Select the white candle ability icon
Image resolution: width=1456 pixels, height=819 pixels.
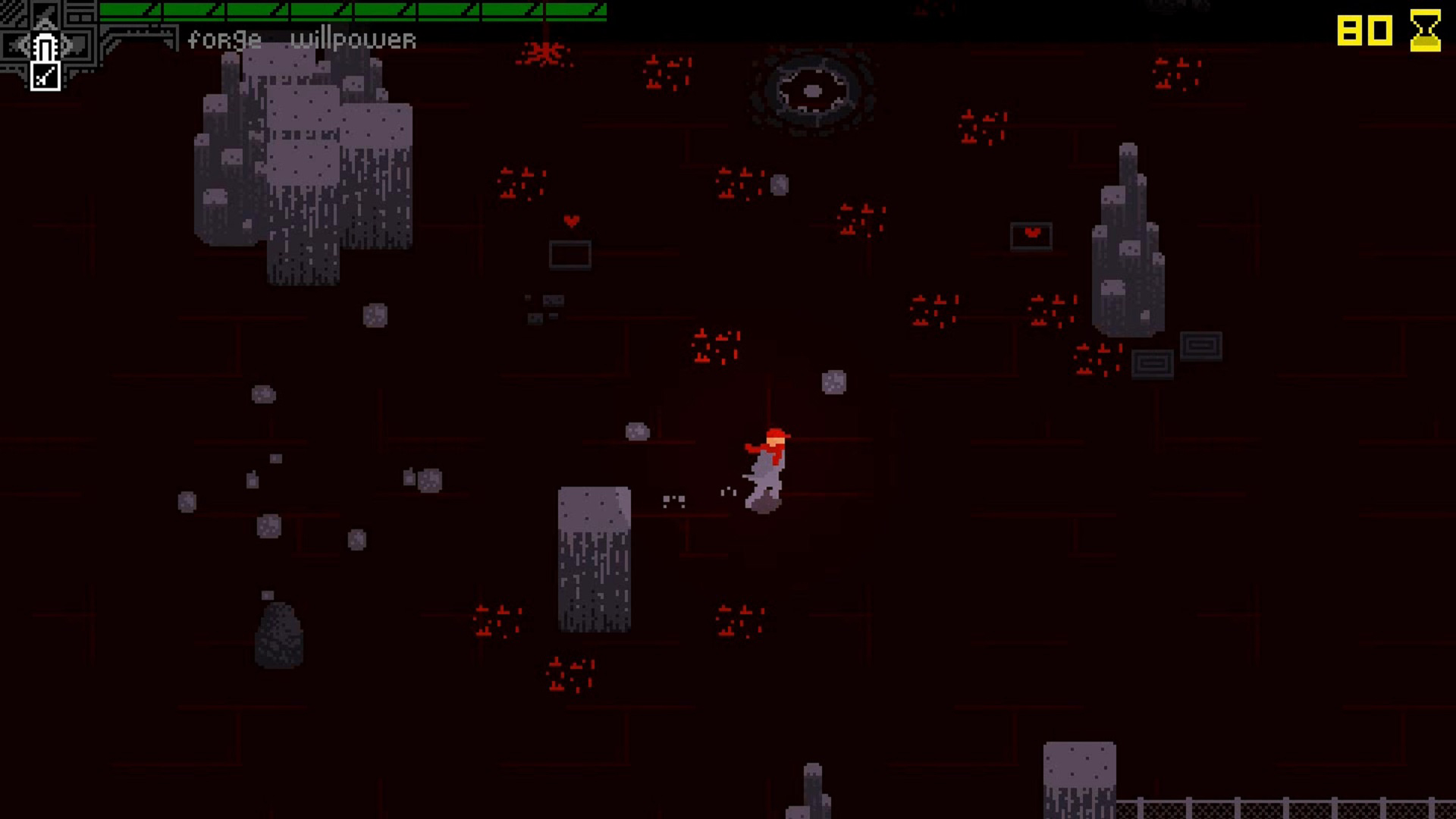[45, 45]
